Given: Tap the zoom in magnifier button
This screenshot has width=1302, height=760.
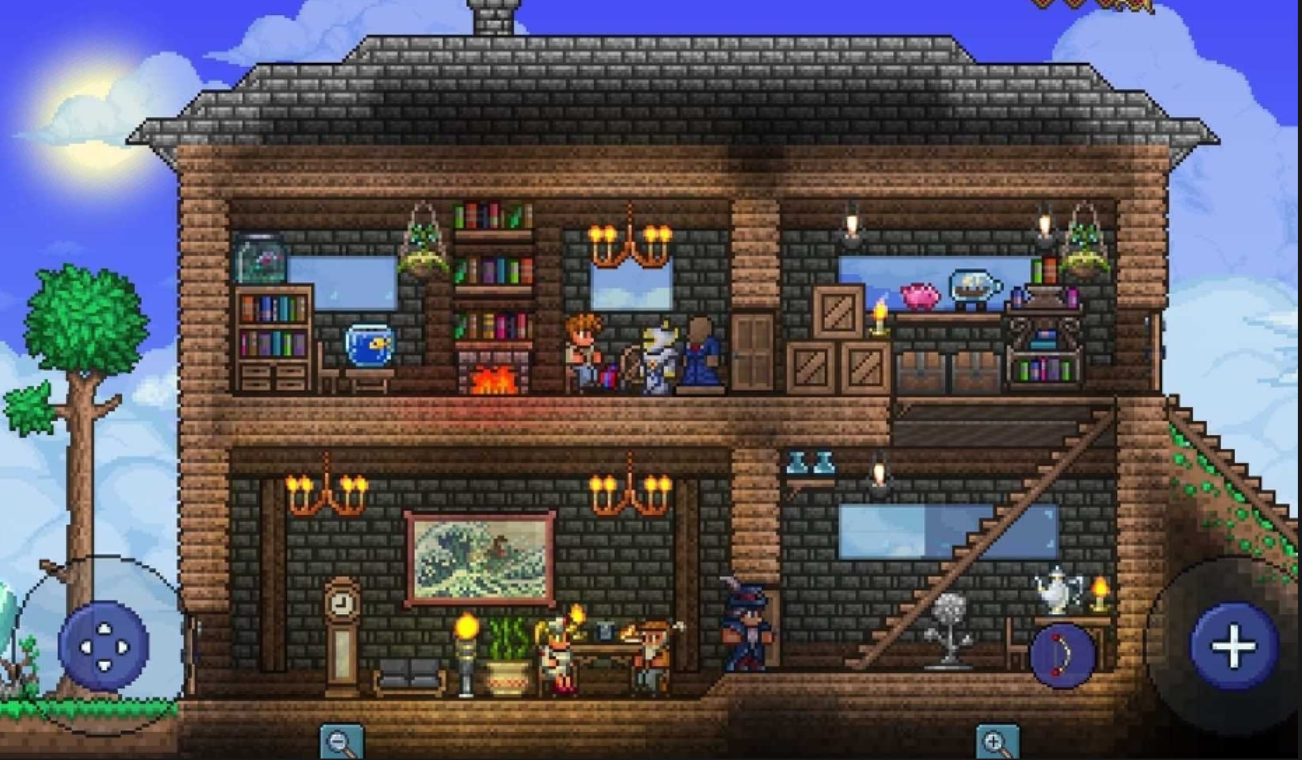Looking at the screenshot, I should click(997, 743).
